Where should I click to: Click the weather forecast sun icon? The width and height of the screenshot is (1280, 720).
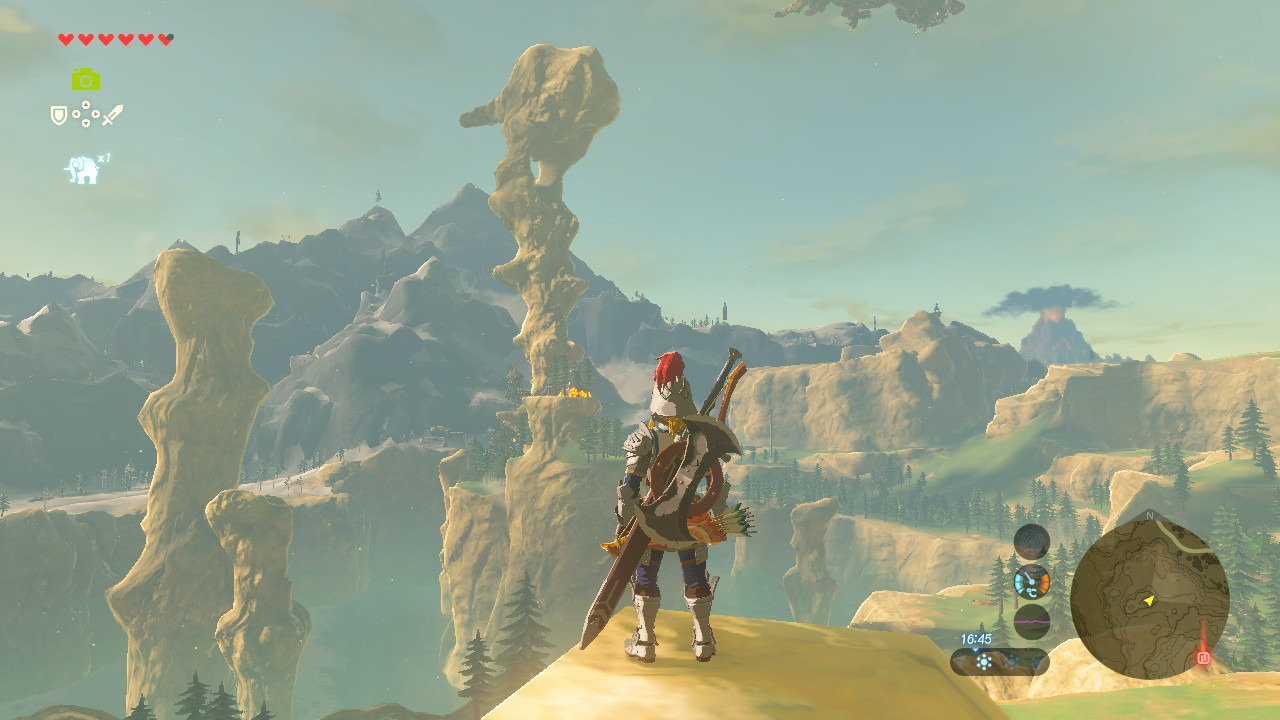click(984, 662)
